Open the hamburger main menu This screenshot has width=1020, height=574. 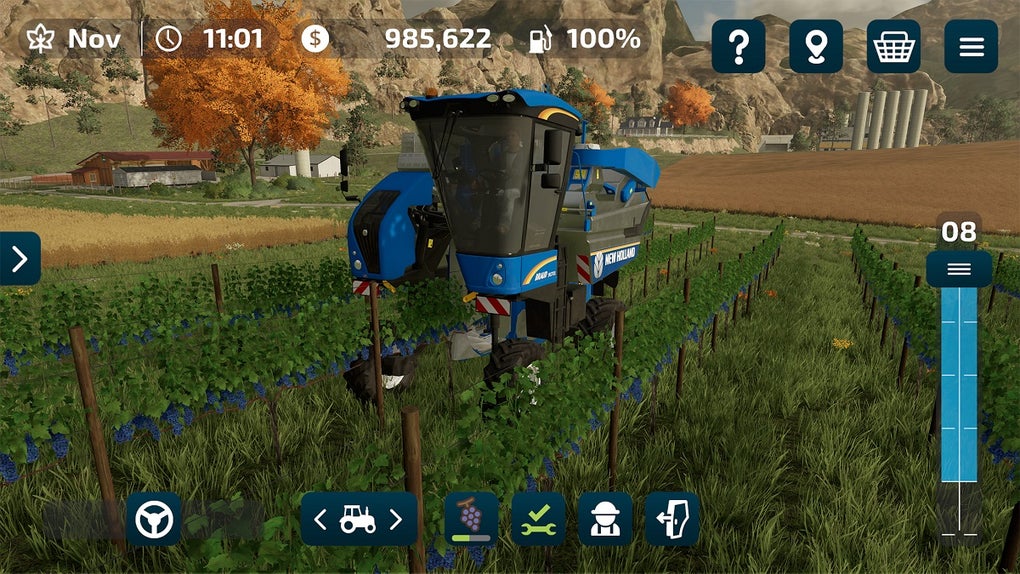click(x=971, y=46)
